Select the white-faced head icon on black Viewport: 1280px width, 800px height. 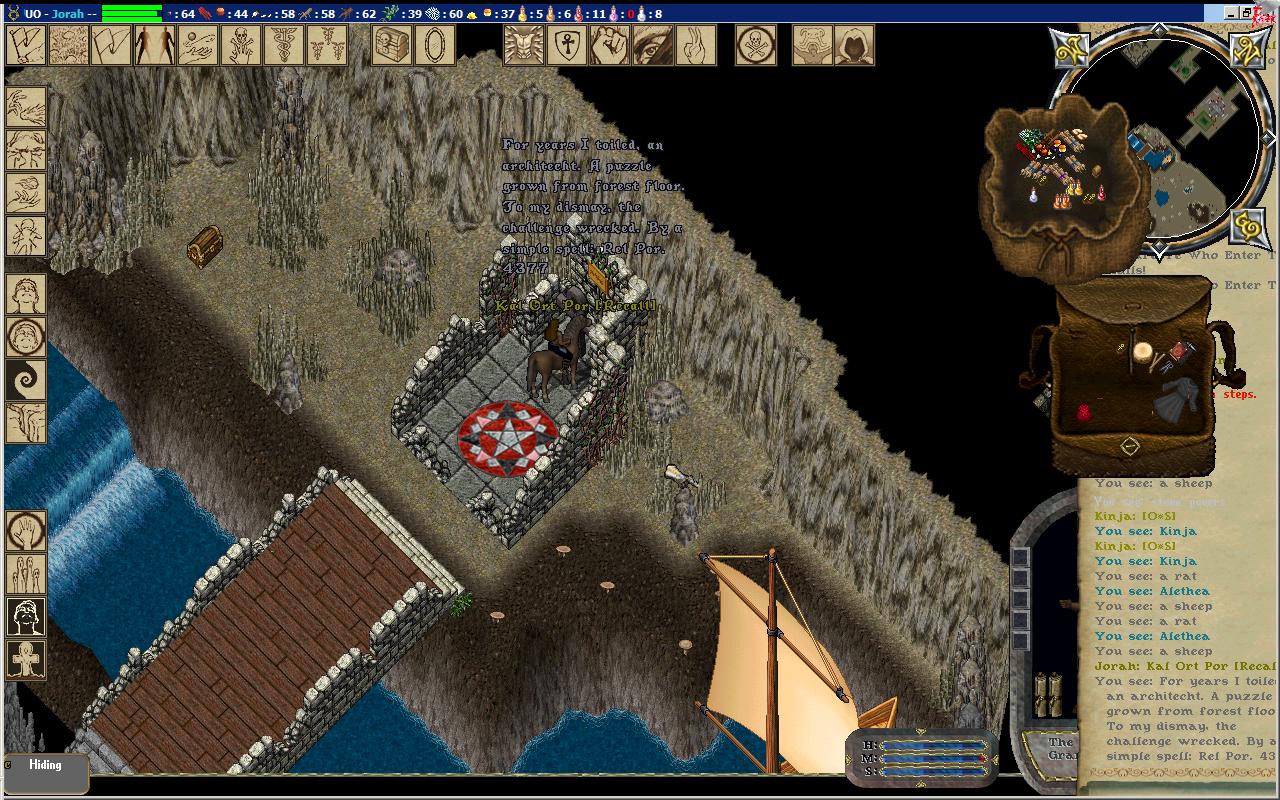(x=26, y=616)
